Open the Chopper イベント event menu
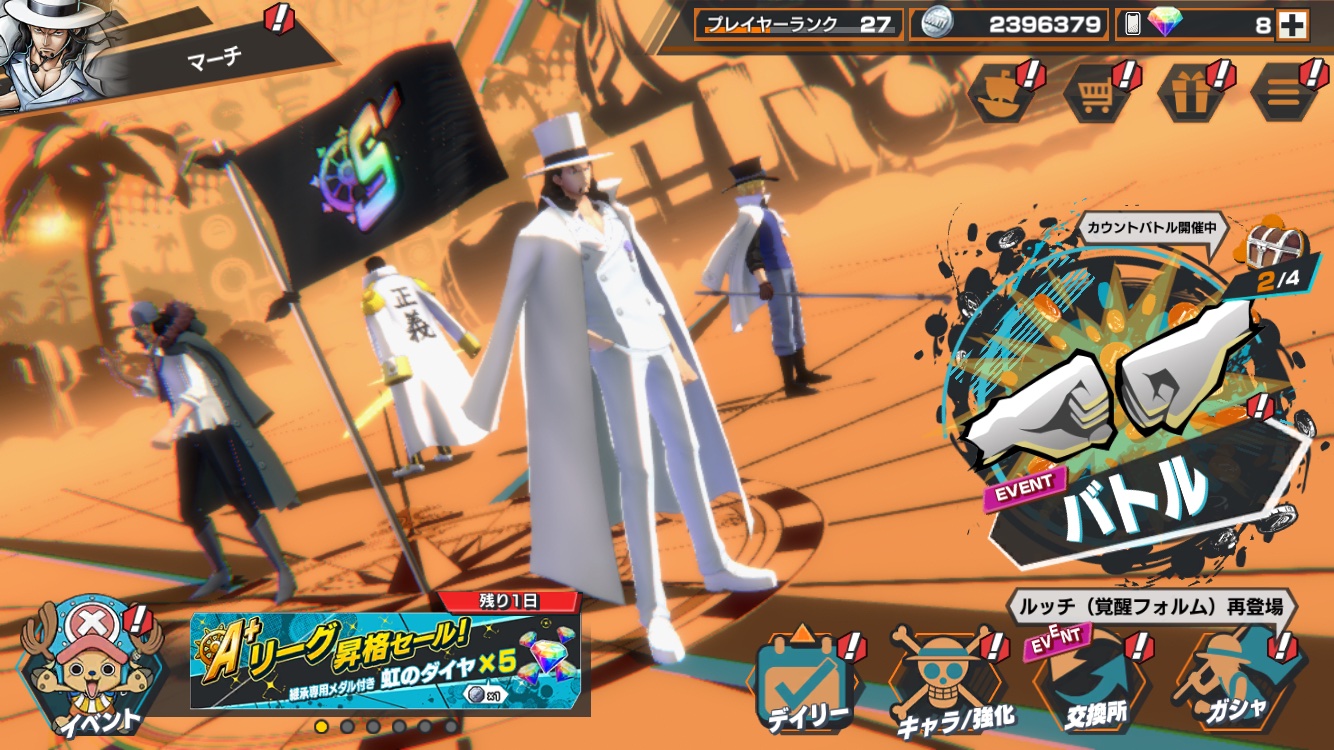Screen dimensions: 1334x750 [x=88, y=668]
